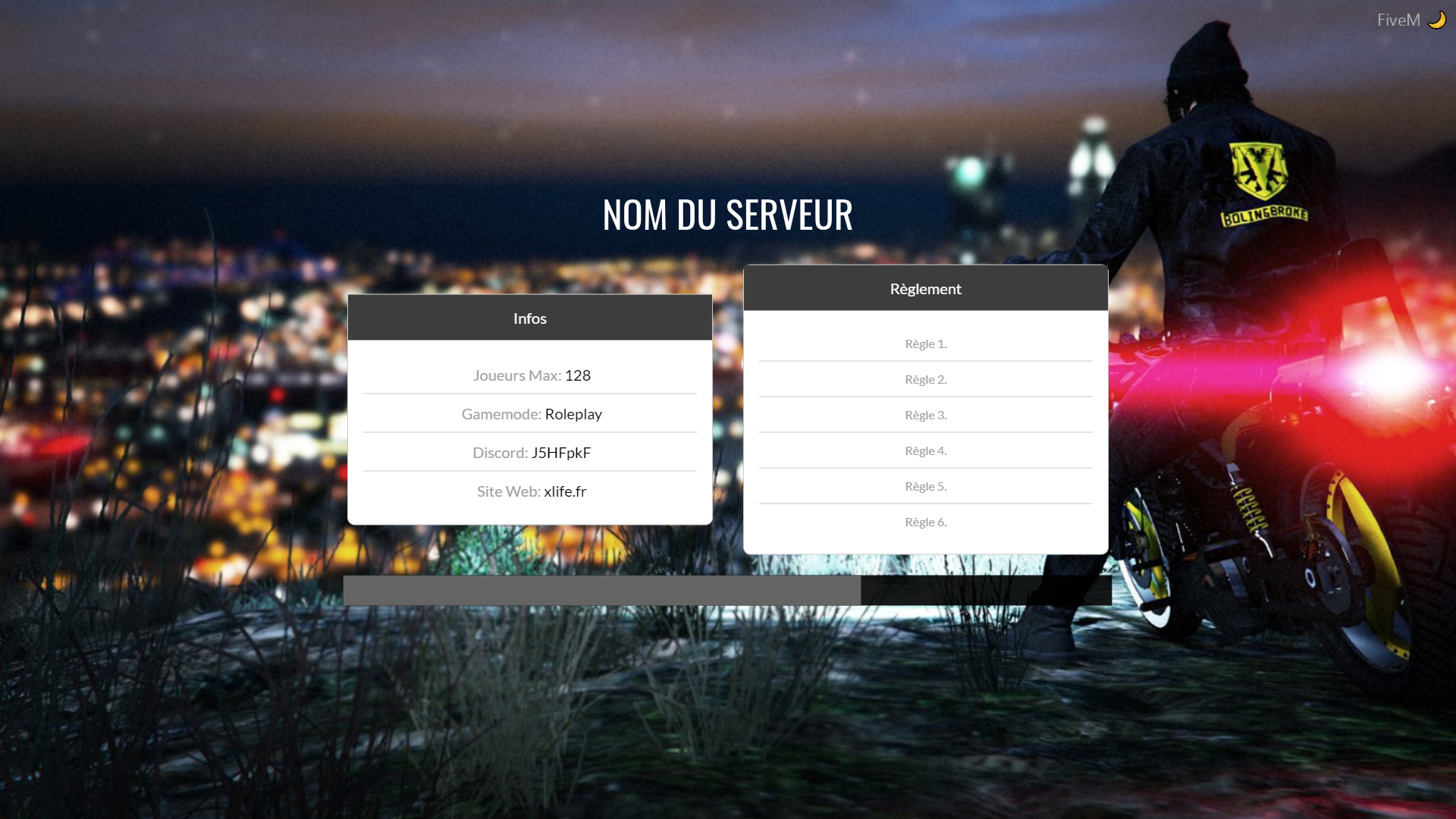Click the FiveM logo text
Viewport: 1456px width, 819px height.
pos(1399,19)
